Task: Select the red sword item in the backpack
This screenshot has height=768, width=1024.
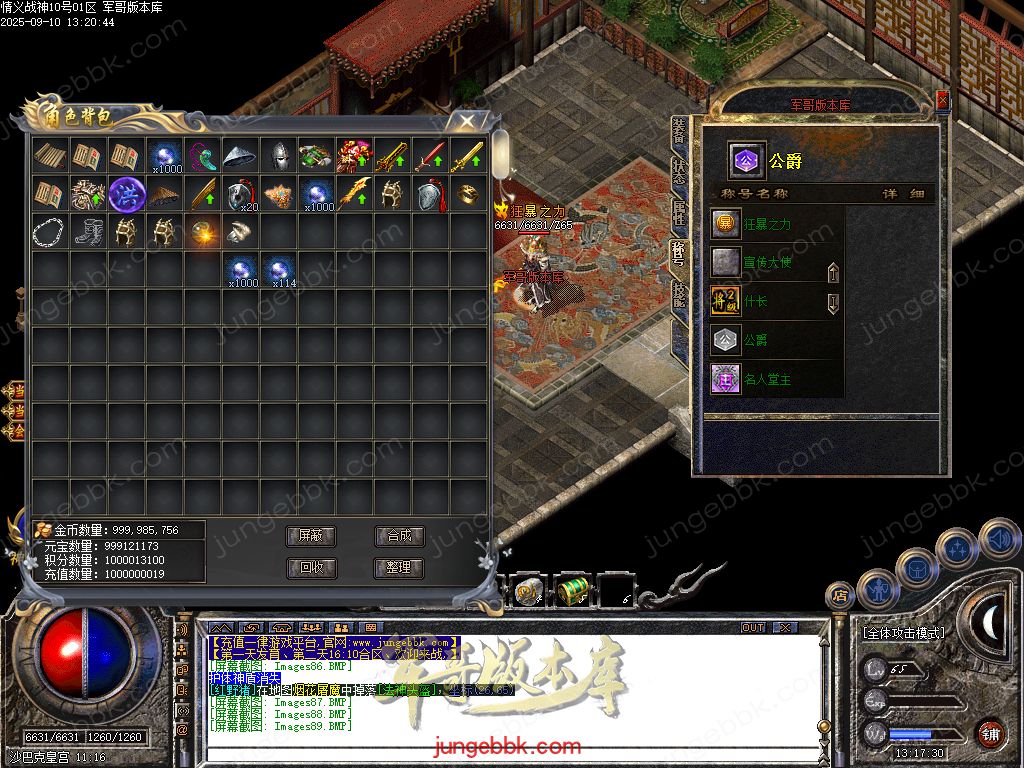Action: [430, 156]
